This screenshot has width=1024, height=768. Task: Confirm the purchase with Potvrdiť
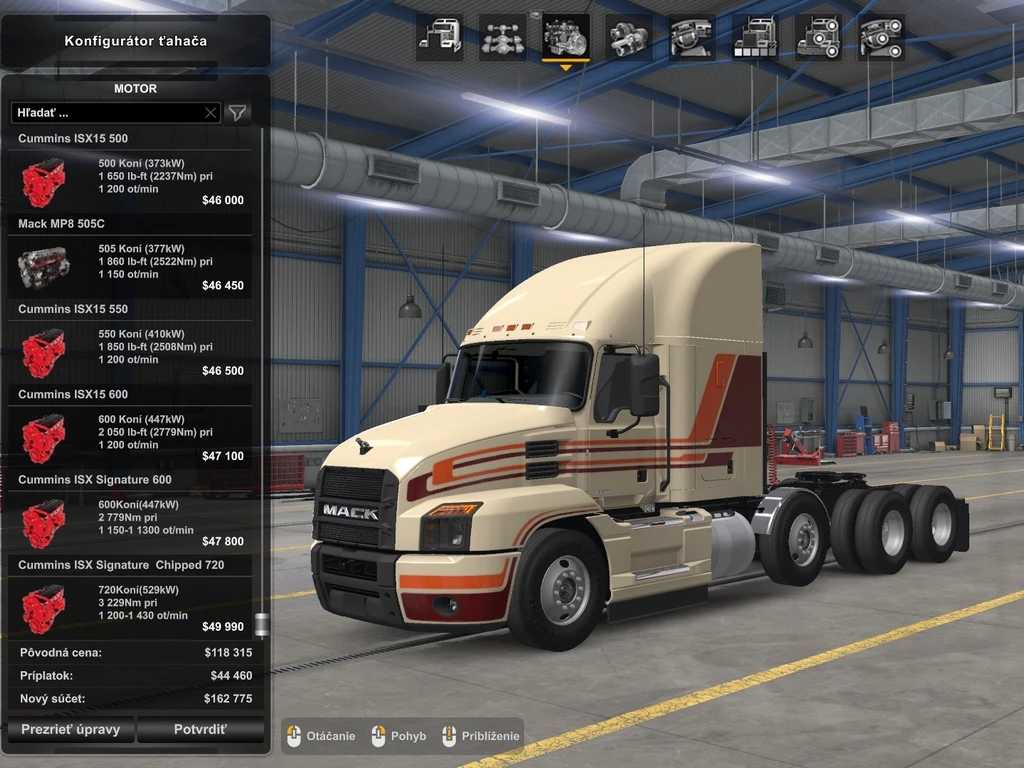(200, 729)
